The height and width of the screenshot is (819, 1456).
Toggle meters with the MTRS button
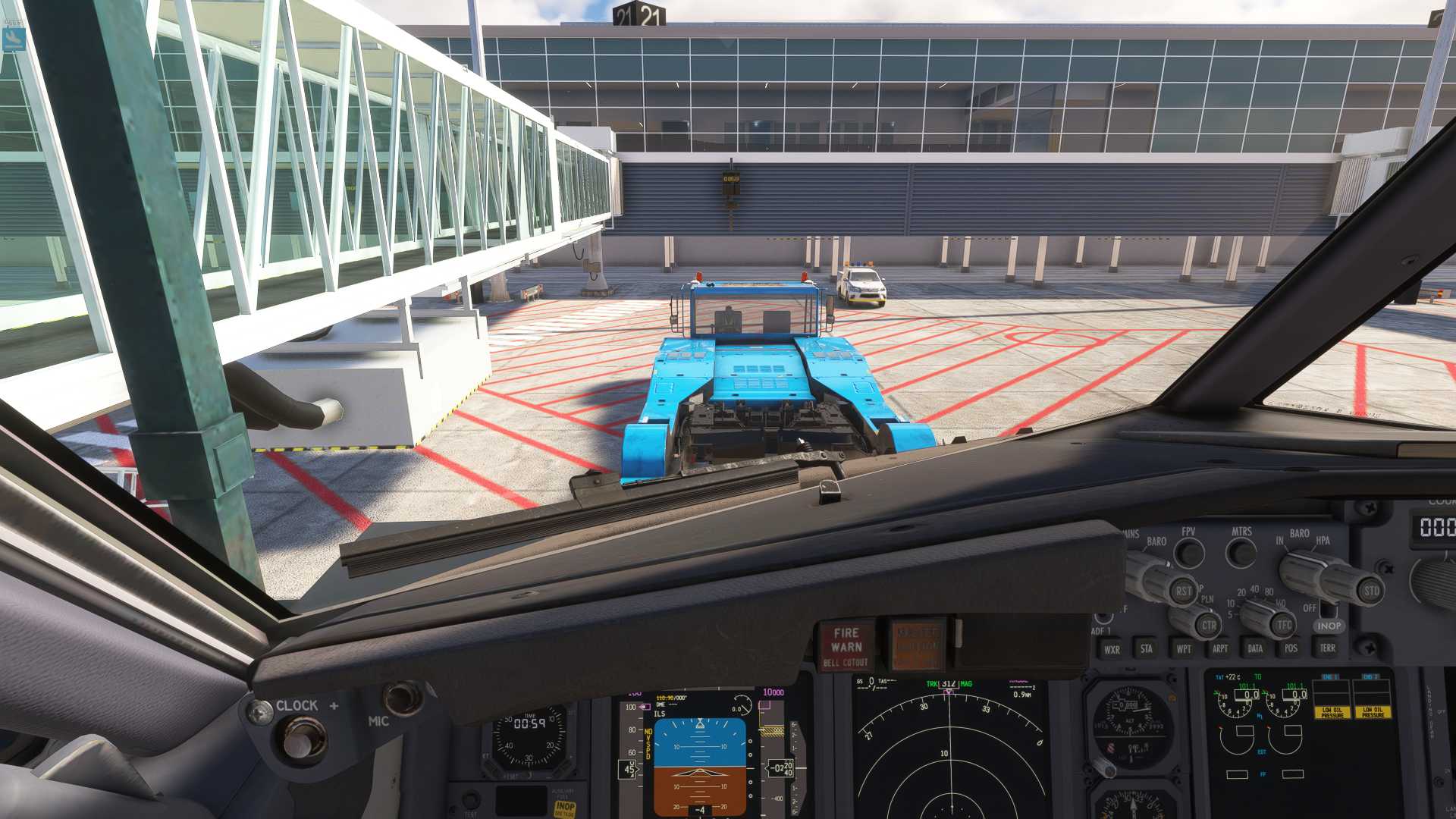[x=1241, y=553]
